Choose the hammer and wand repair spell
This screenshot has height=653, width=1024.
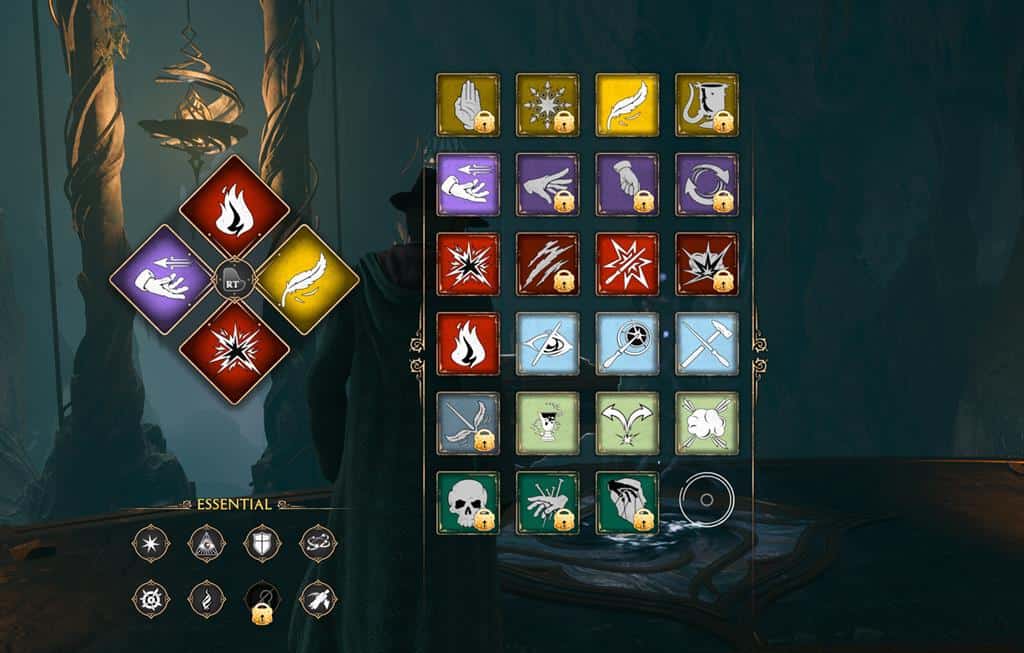point(707,344)
